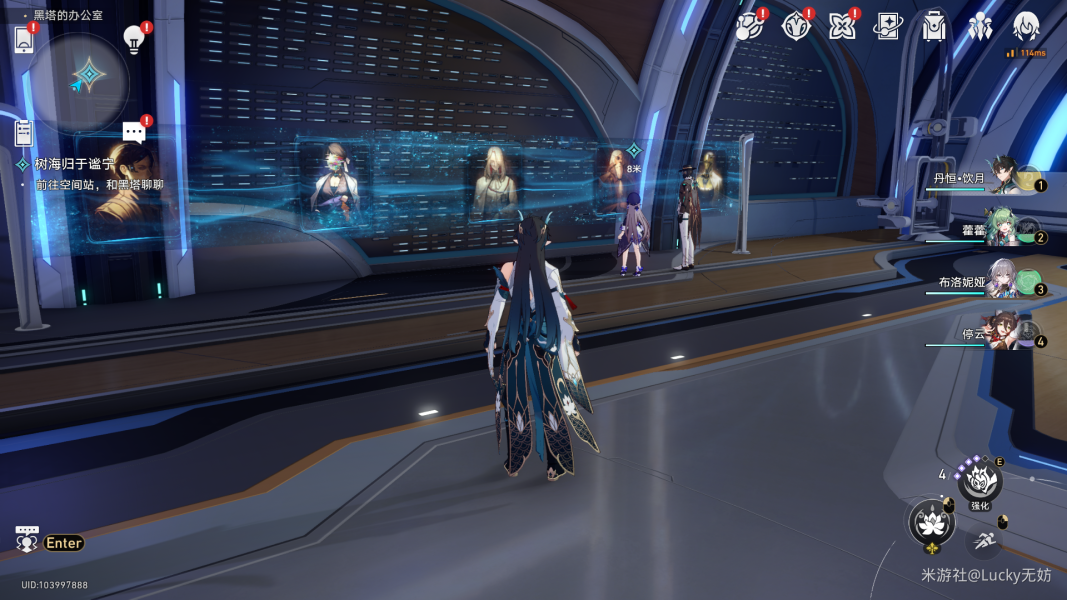Open the first top-bar icon with linked circles
Image resolution: width=1067 pixels, height=600 pixels.
748,27
